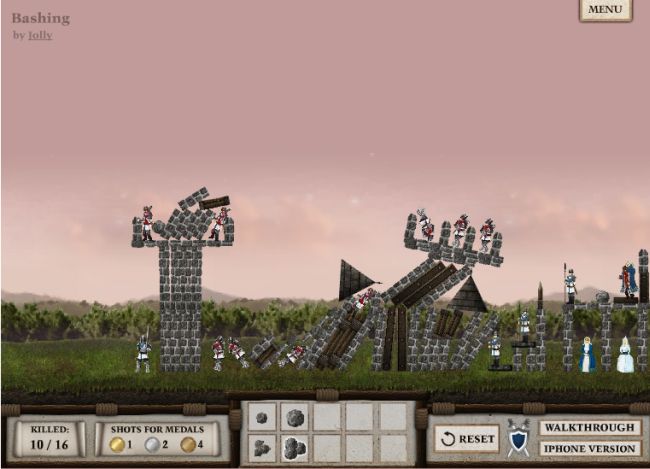This screenshot has width=650, height=469.
Task: Open the Menu button
Action: tap(605, 9)
